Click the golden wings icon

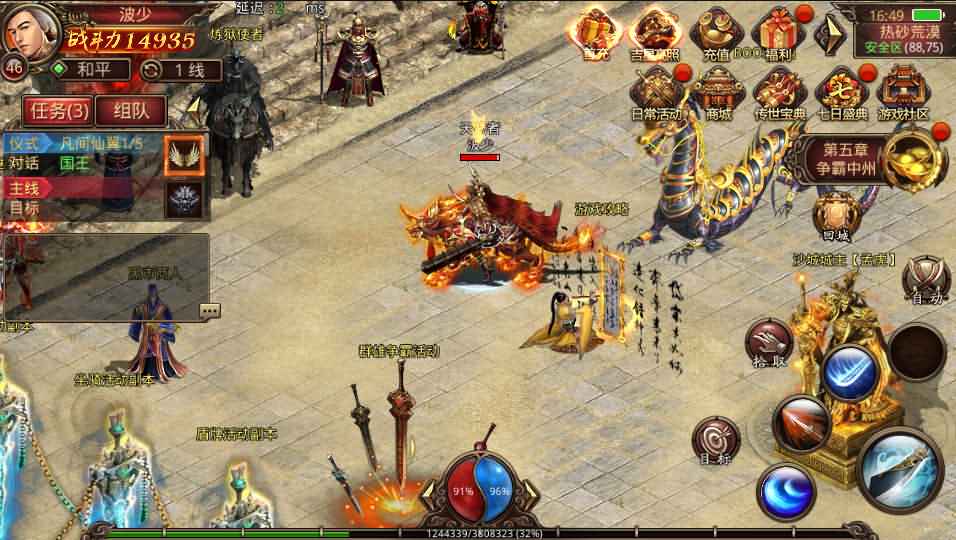184,153
